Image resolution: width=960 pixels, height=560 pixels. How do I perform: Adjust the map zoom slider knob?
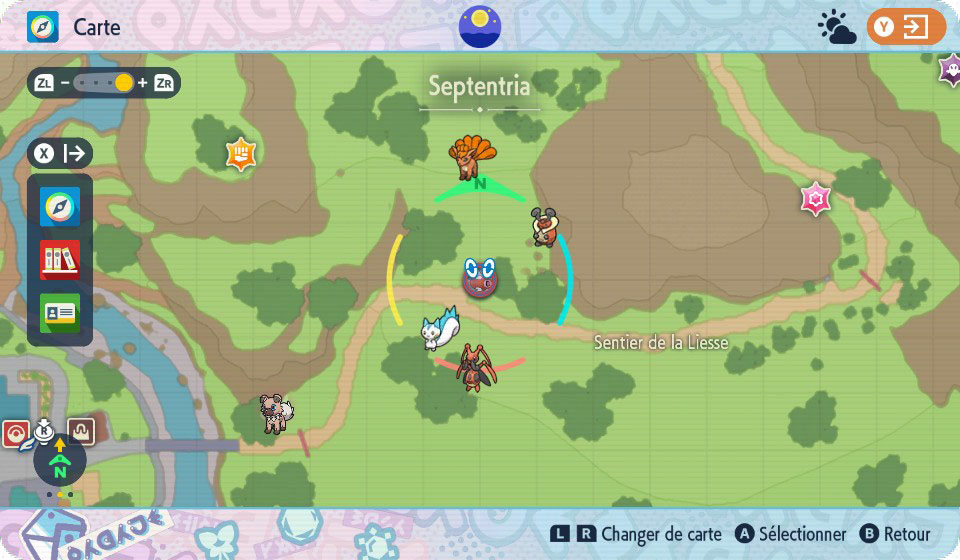tap(124, 83)
